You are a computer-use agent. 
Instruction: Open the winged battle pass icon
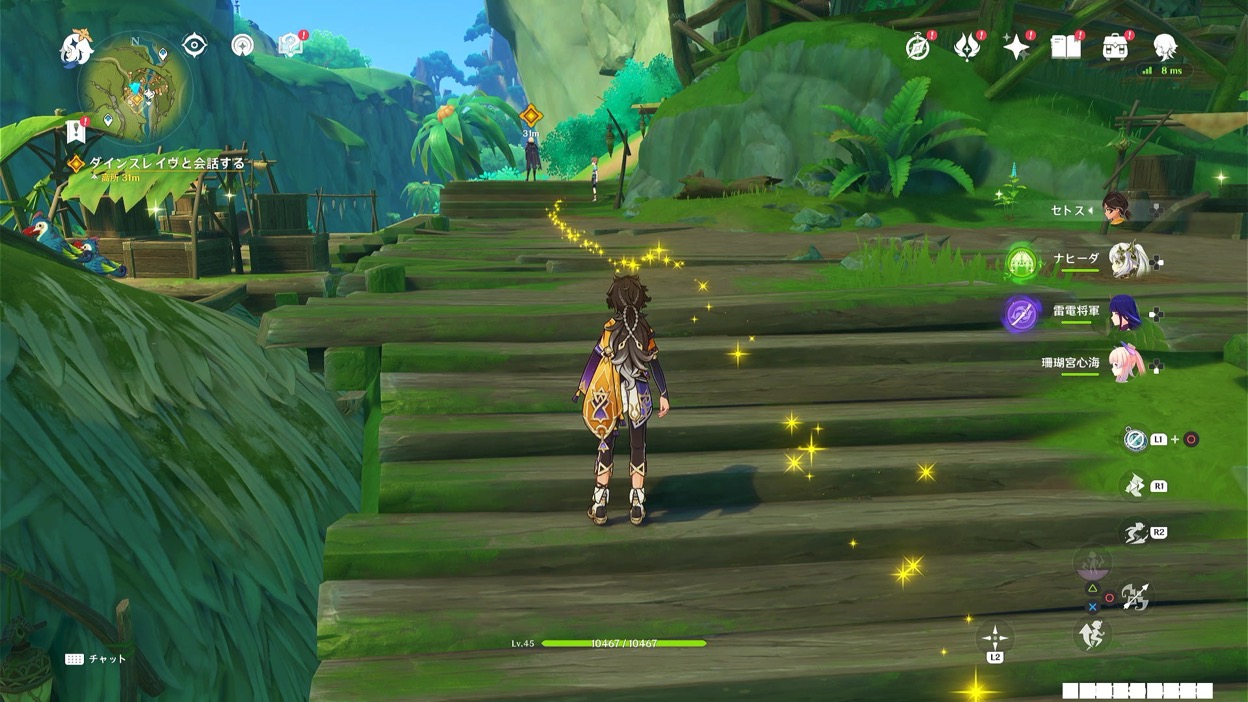coord(967,47)
